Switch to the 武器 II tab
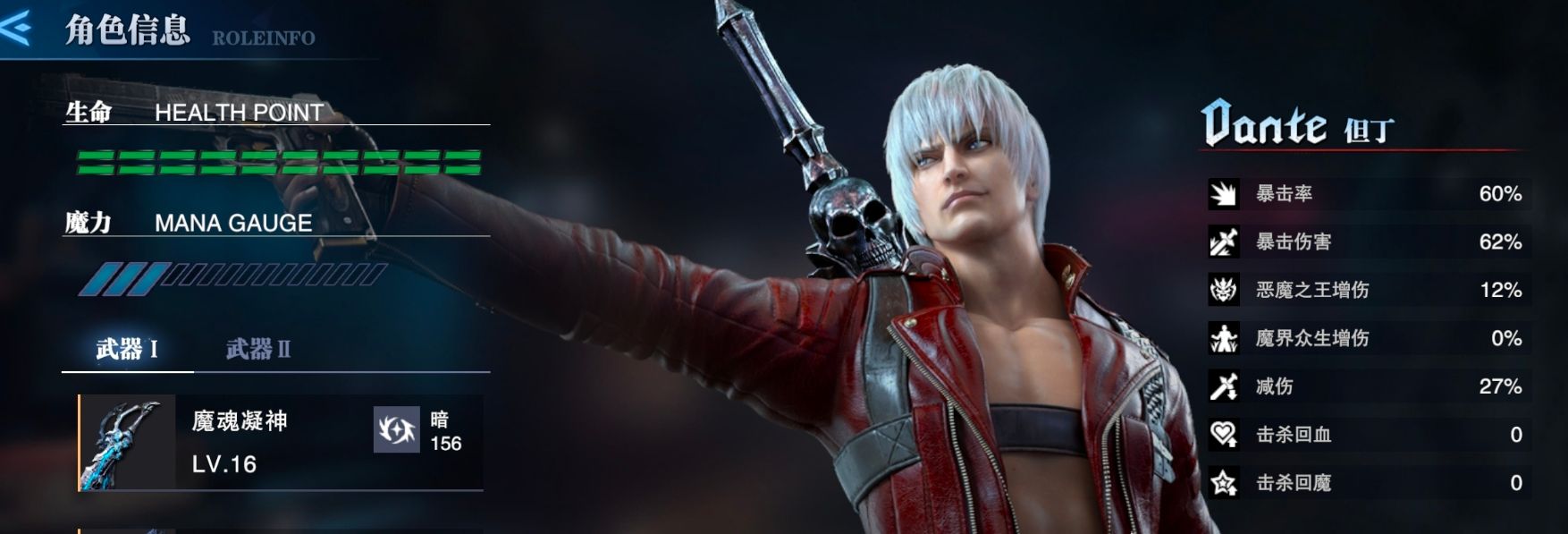The width and height of the screenshot is (1568, 534). click(257, 349)
